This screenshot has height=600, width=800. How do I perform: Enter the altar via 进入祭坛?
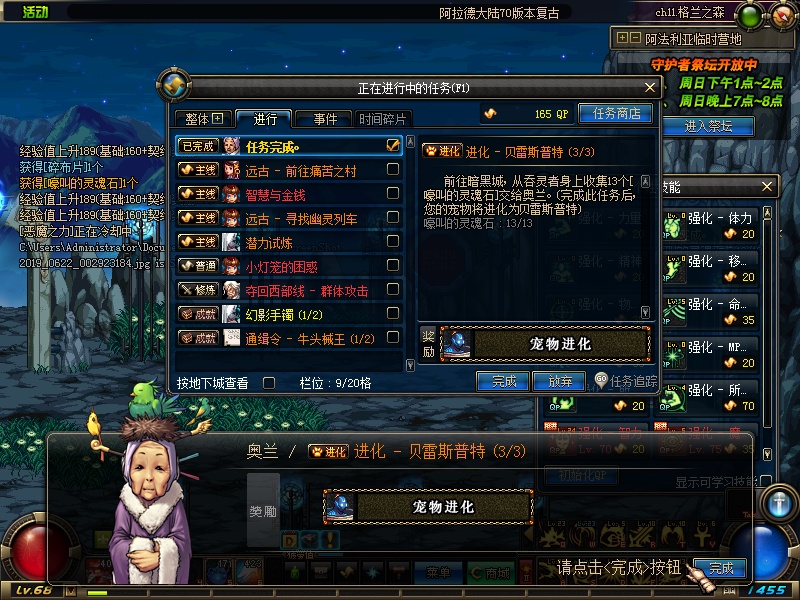(x=708, y=126)
